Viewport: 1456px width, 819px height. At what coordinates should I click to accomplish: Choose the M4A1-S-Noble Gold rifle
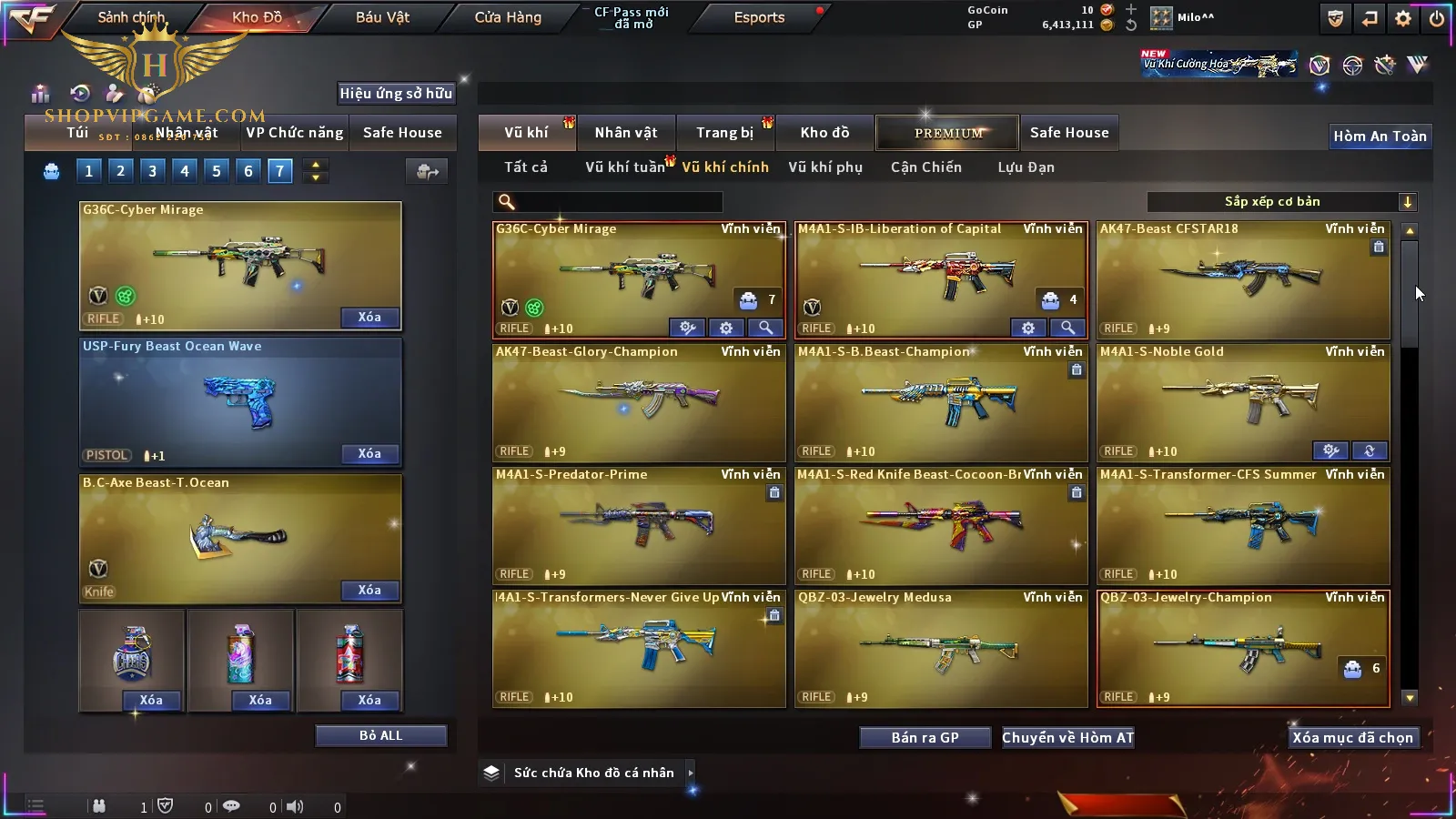pos(1243,401)
